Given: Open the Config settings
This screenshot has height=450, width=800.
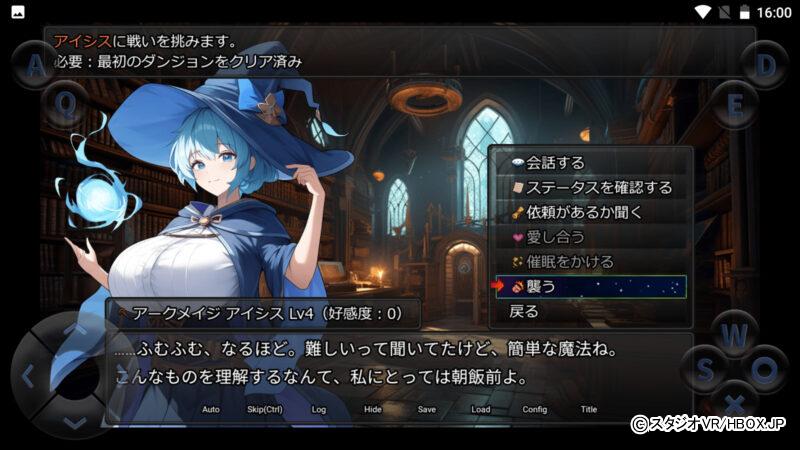Looking at the screenshot, I should pyautogui.click(x=535, y=409).
